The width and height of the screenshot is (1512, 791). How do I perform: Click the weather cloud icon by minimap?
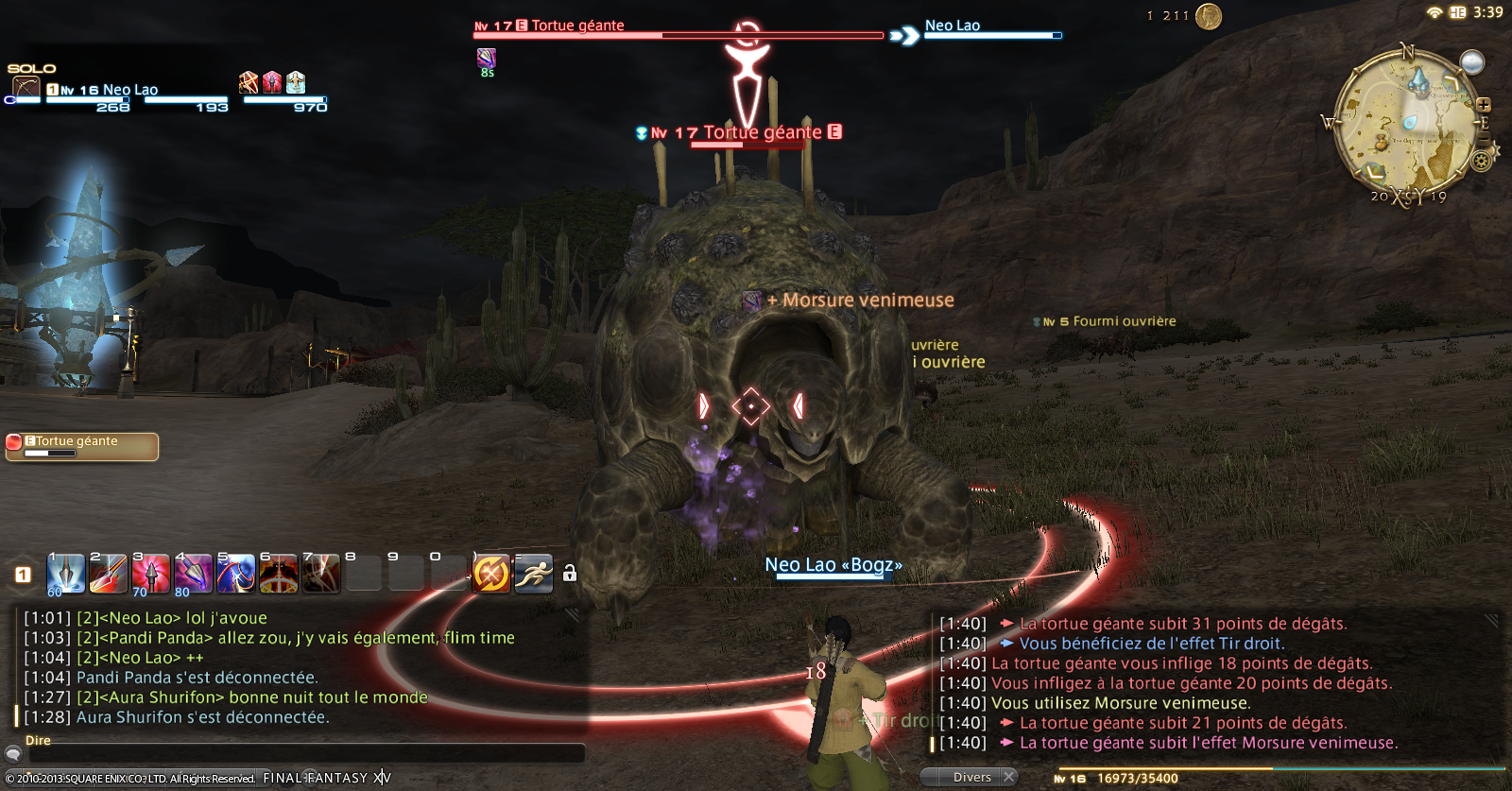click(1471, 62)
